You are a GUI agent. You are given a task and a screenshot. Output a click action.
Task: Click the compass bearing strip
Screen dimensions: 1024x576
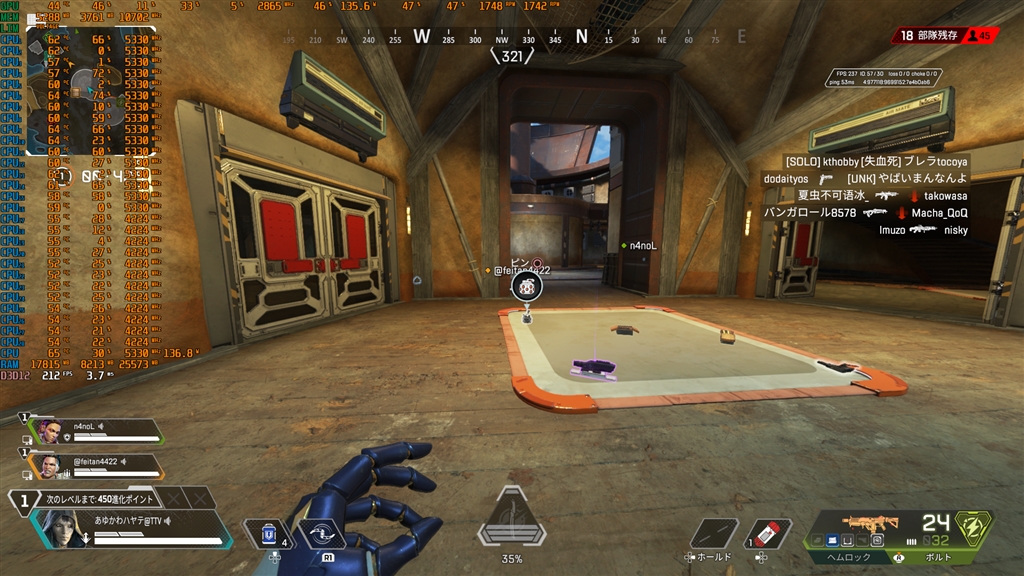512,38
